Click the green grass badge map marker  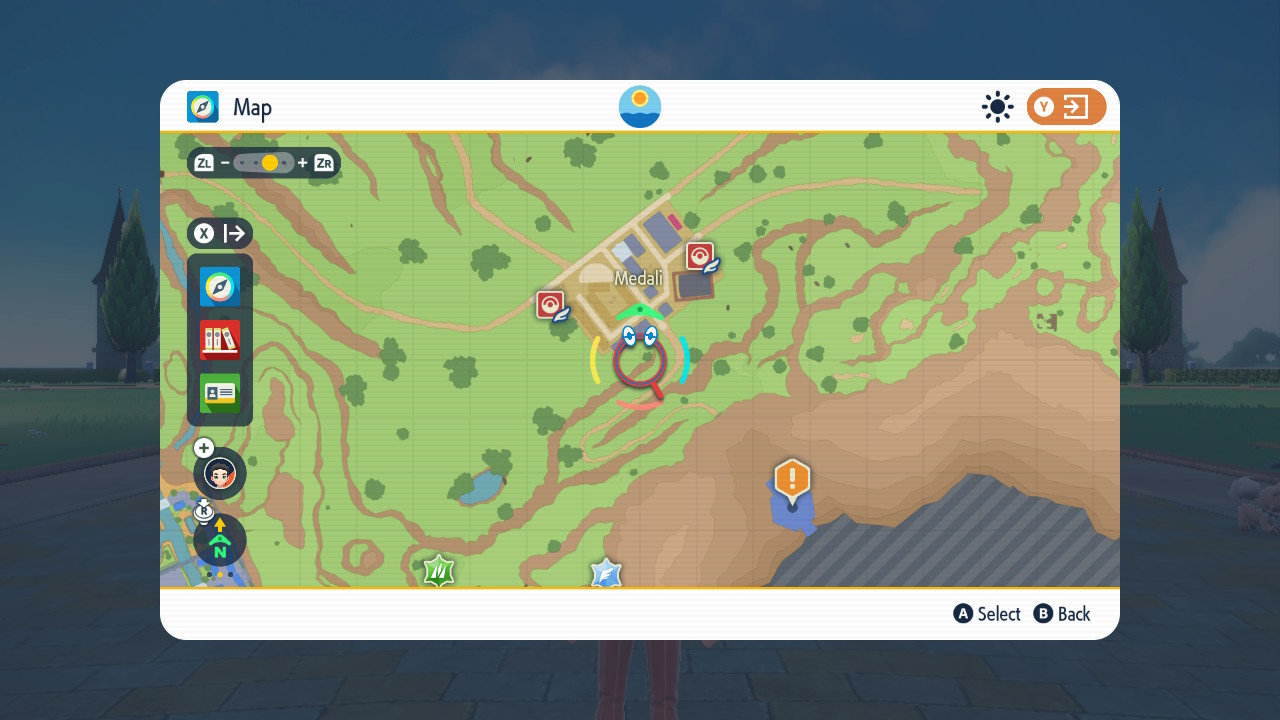439,571
